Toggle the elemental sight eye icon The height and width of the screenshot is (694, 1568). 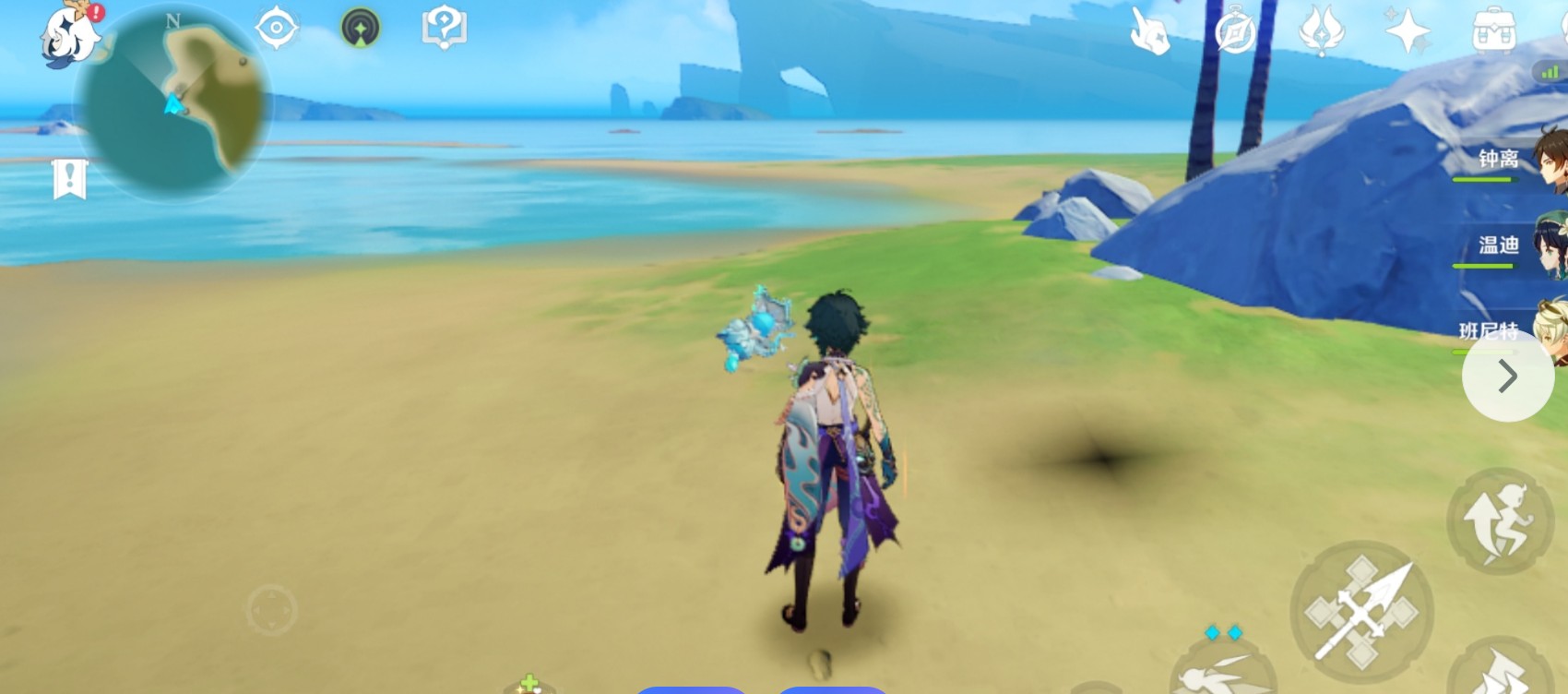click(x=276, y=28)
